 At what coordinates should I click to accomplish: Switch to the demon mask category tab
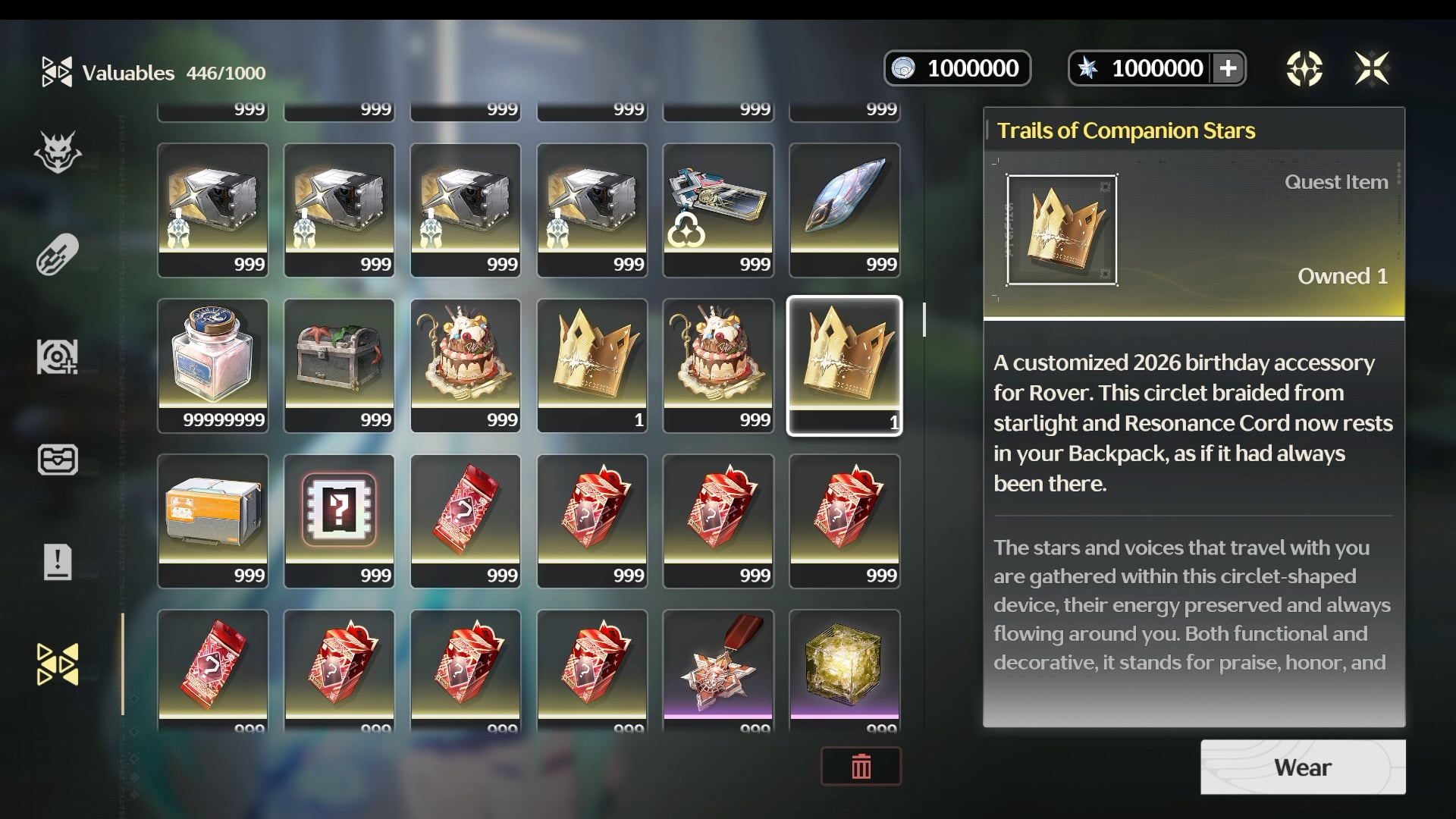click(x=58, y=152)
